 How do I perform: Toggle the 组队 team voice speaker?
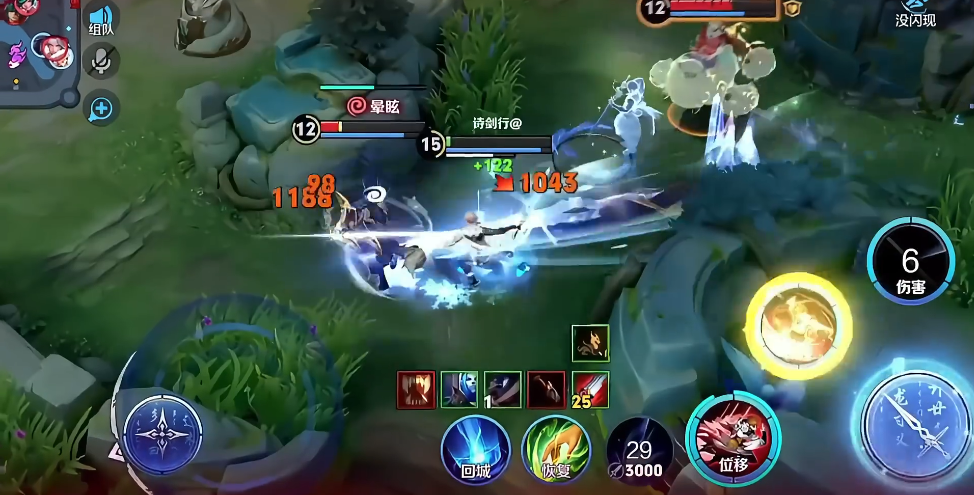pos(101,19)
